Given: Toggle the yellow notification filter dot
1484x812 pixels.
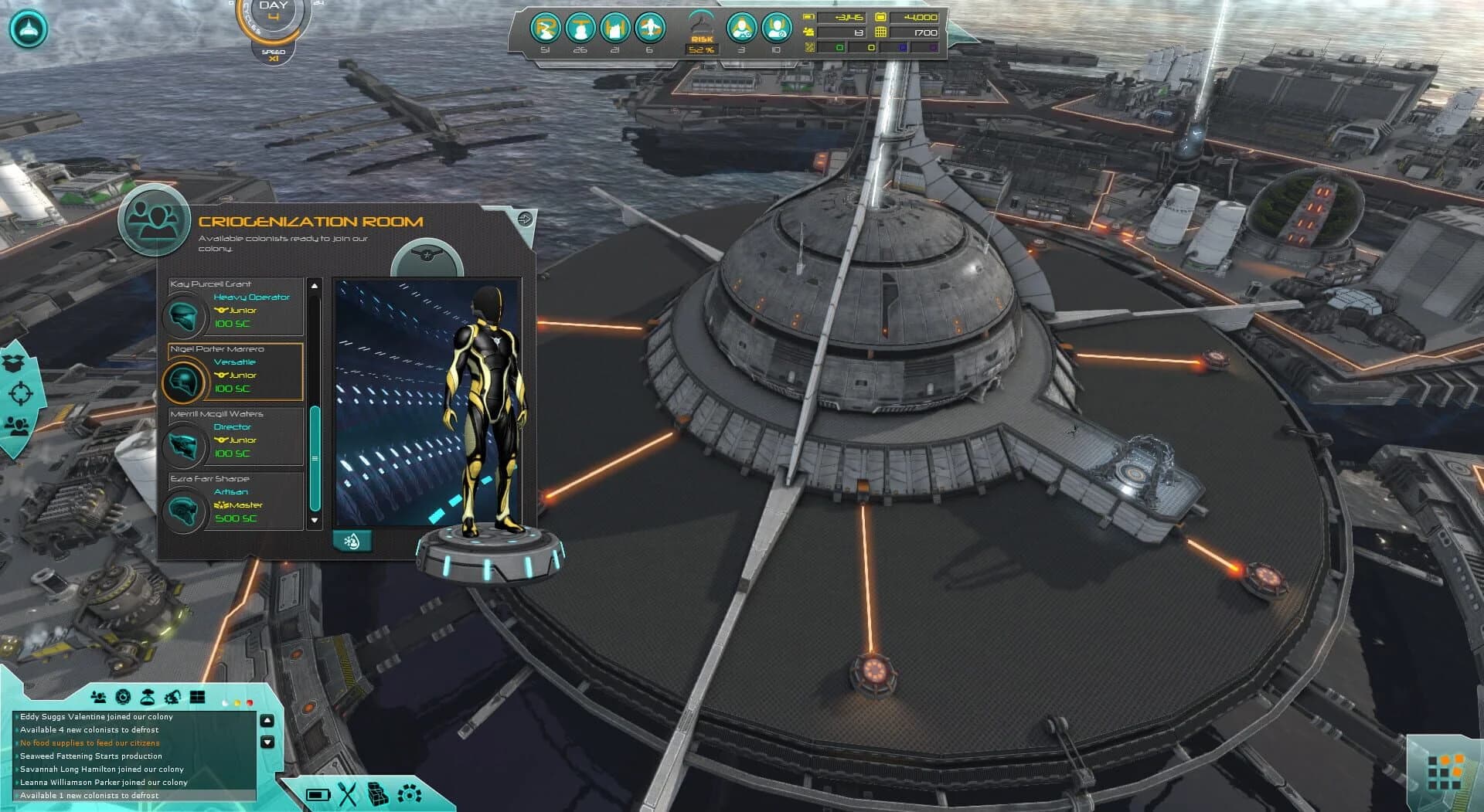Looking at the screenshot, I should pos(237,703).
